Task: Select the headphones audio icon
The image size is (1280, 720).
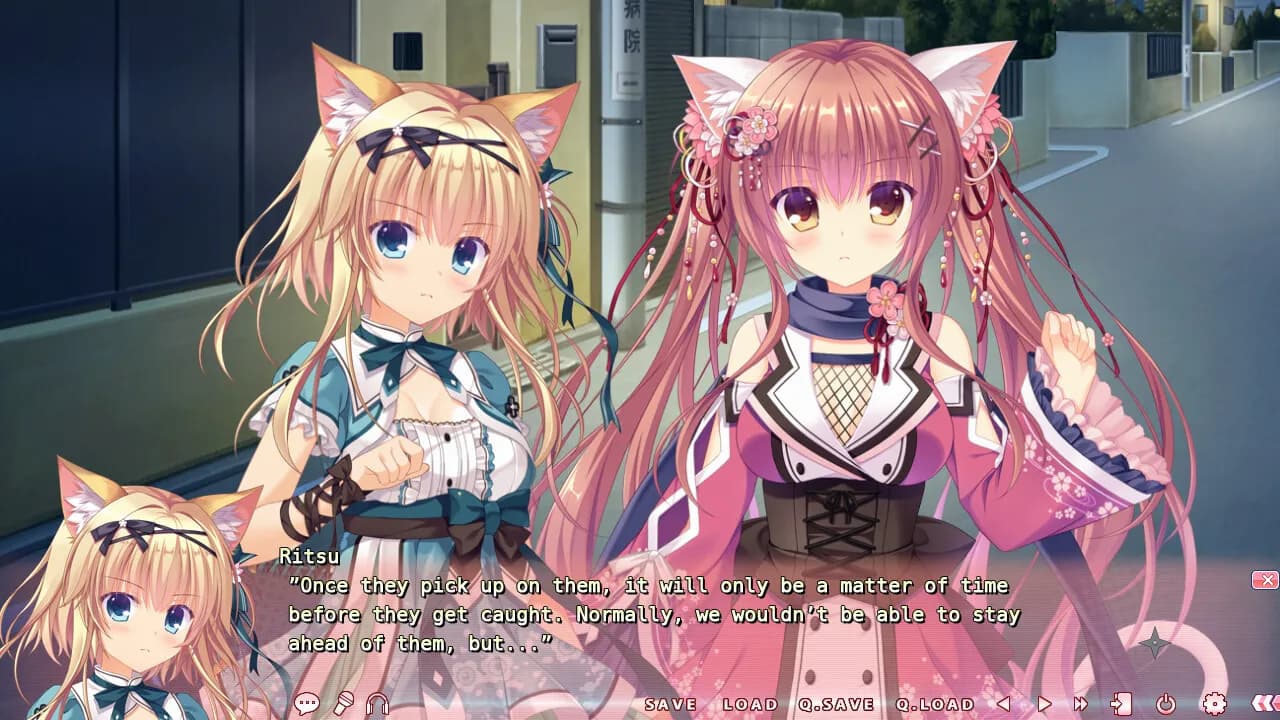Action: click(x=376, y=704)
